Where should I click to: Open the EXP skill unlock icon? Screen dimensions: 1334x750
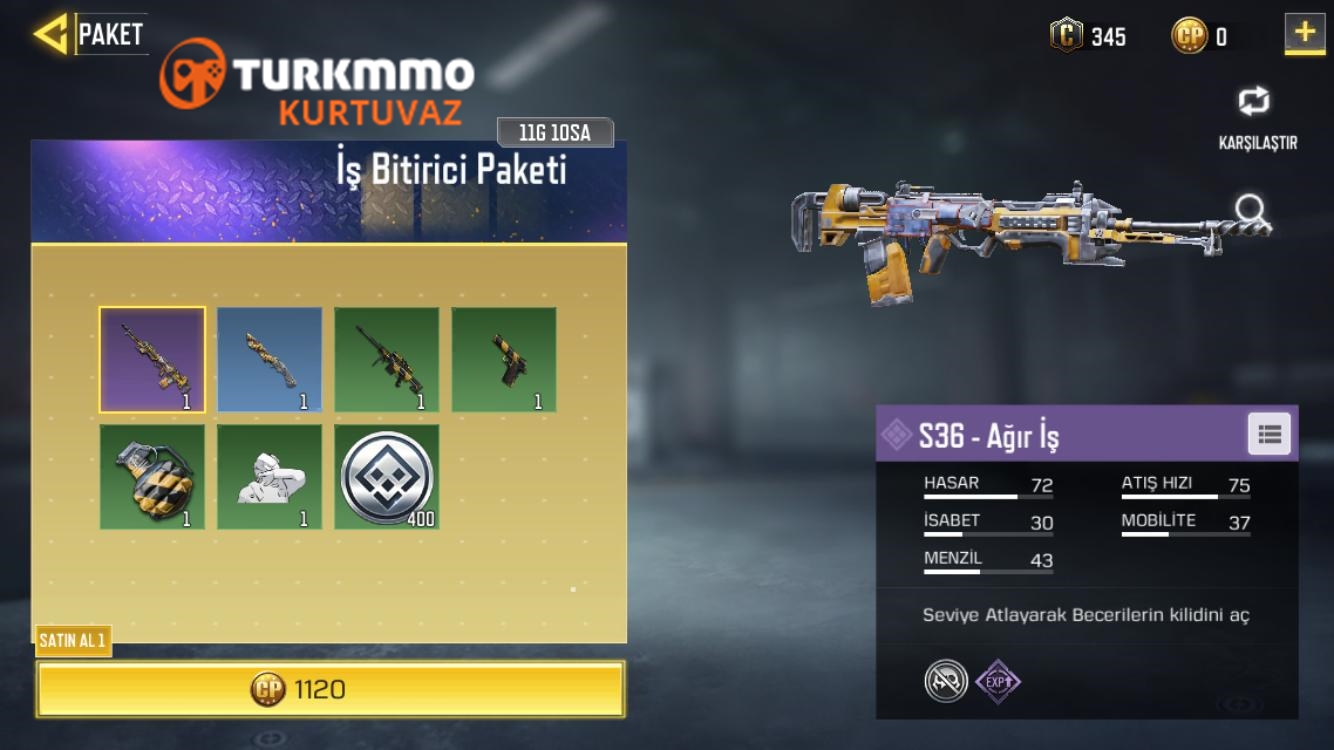point(997,681)
